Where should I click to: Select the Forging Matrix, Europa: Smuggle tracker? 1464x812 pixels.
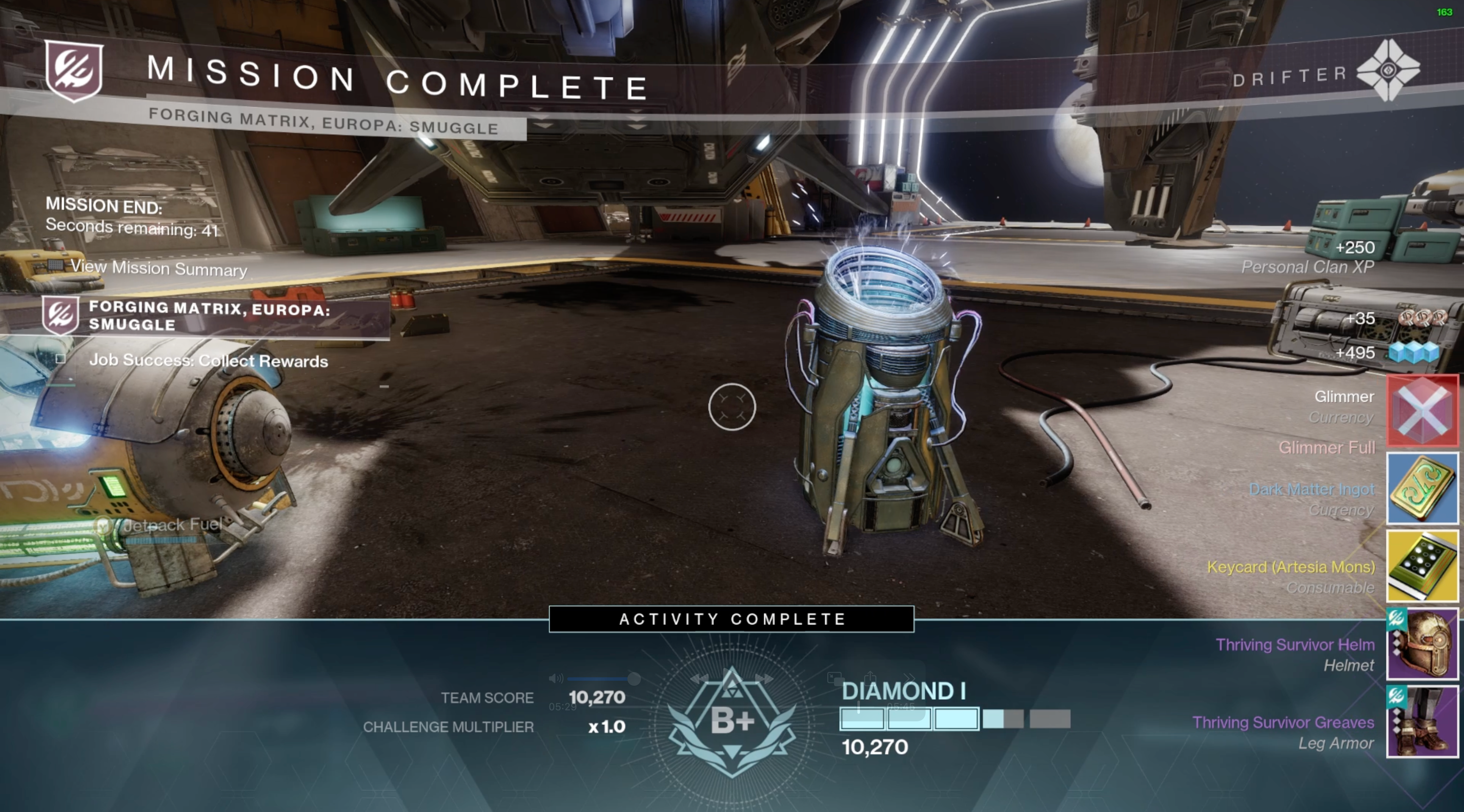tap(209, 316)
